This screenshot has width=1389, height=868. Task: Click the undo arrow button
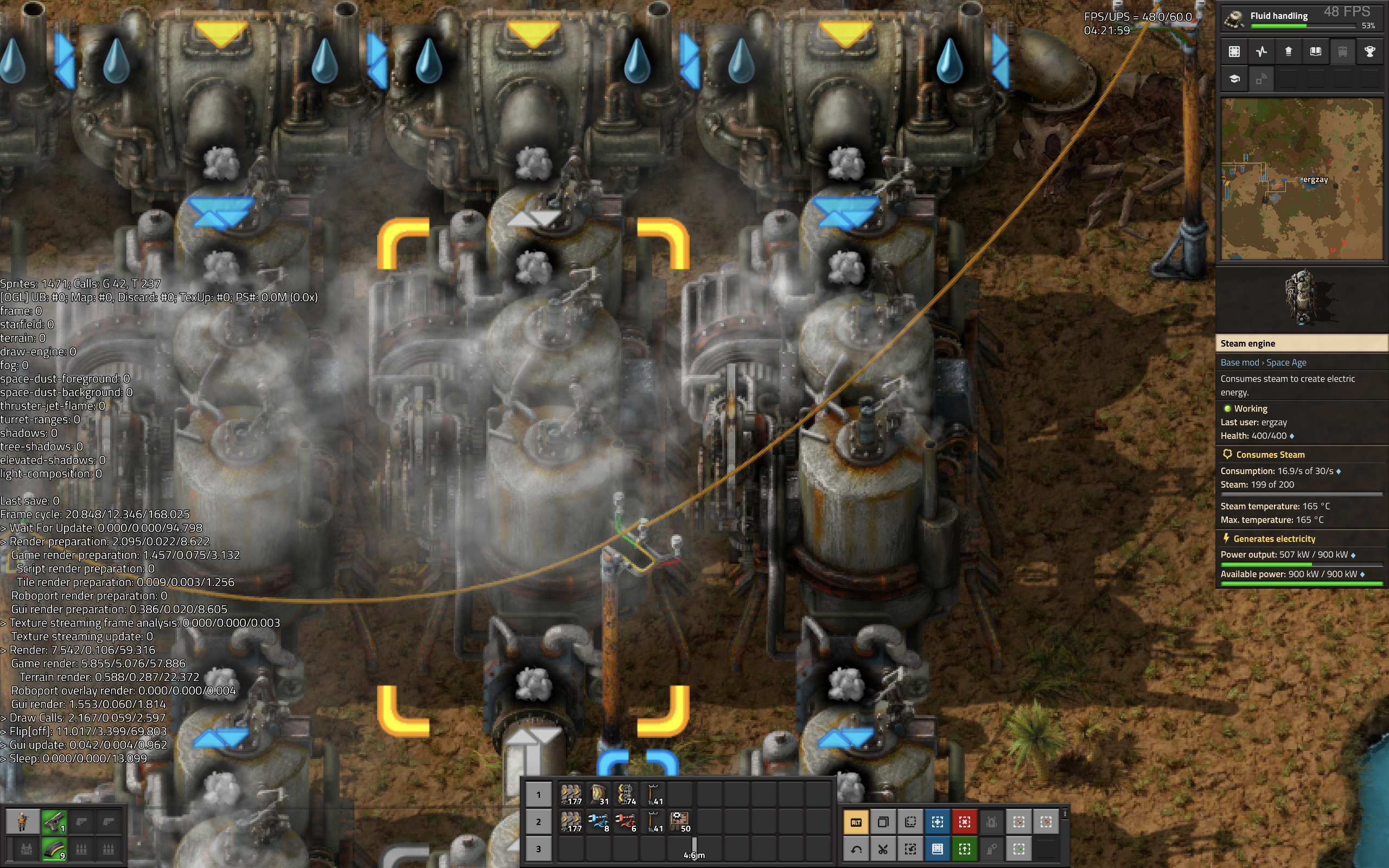[x=856, y=848]
